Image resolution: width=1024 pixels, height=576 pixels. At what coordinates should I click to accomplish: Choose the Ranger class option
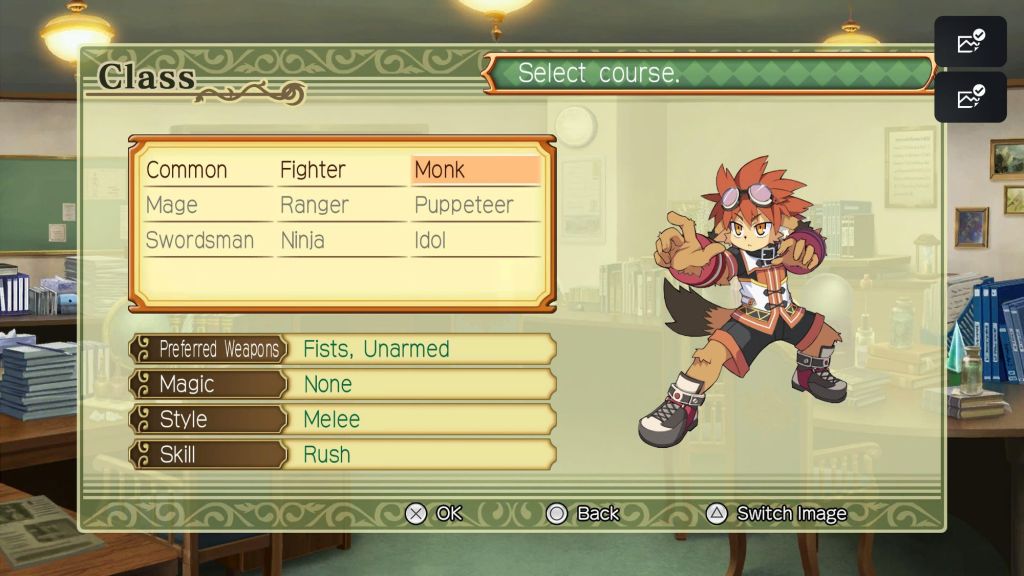tap(314, 205)
